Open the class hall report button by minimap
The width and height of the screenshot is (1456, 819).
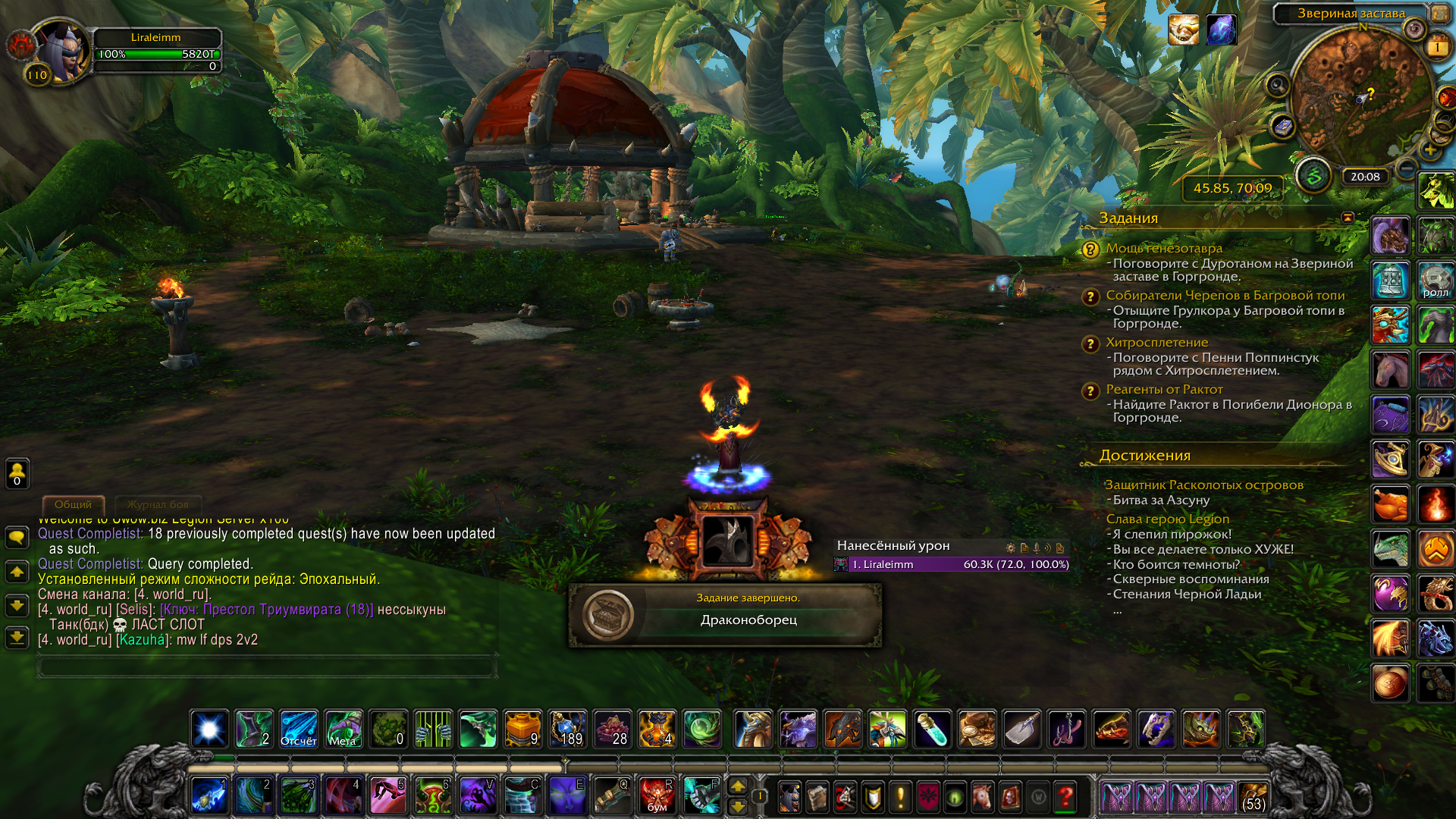(x=1313, y=176)
